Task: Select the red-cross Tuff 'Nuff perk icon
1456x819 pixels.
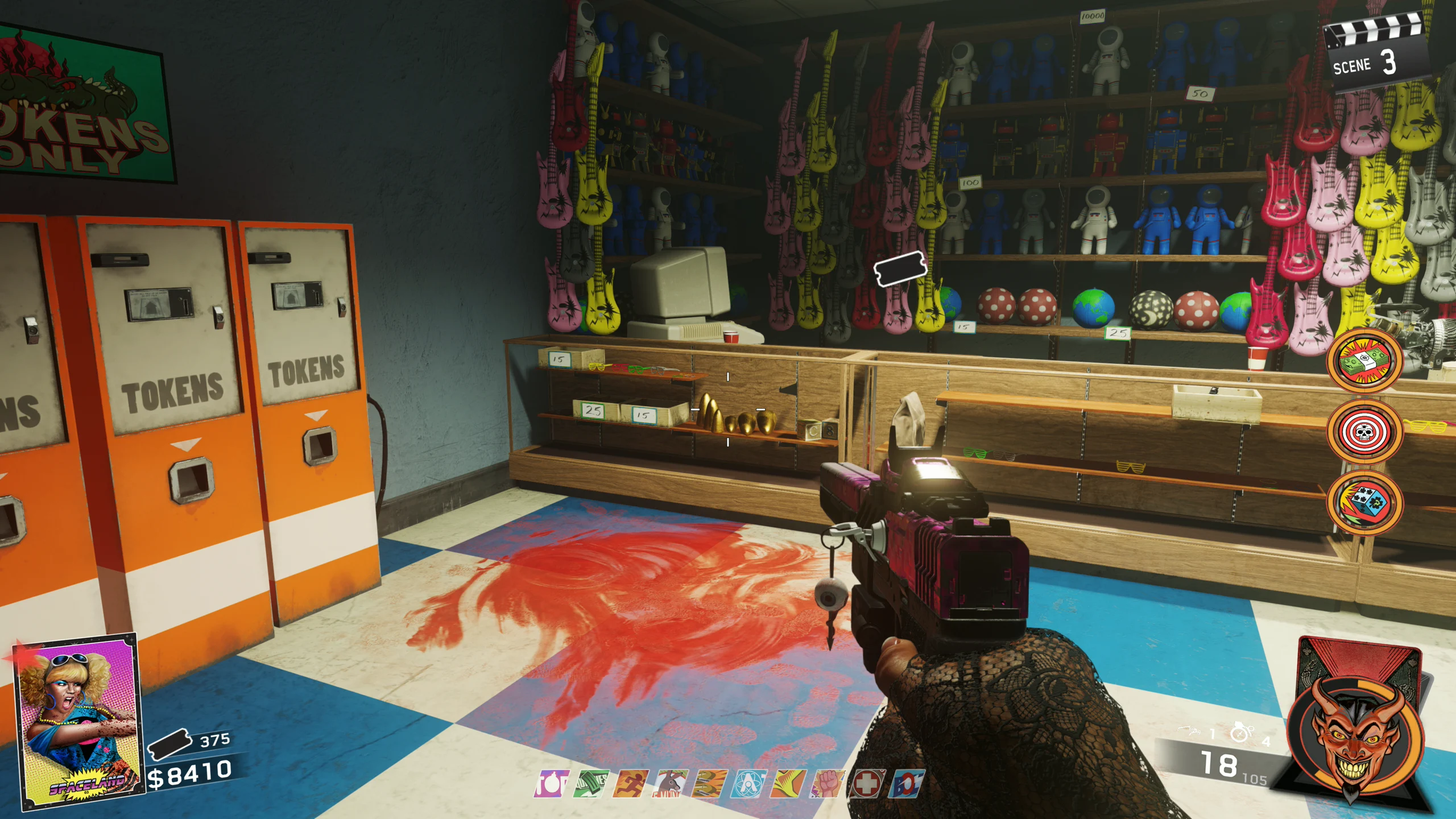Action: tap(866, 784)
